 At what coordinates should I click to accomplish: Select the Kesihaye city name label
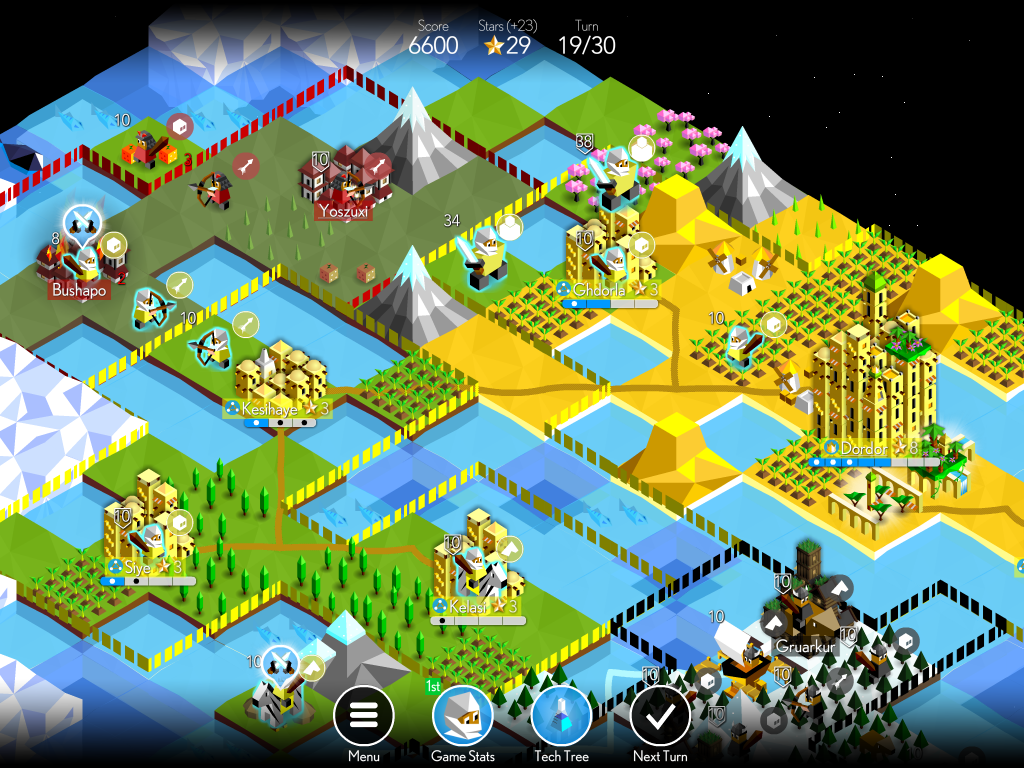tap(270, 409)
